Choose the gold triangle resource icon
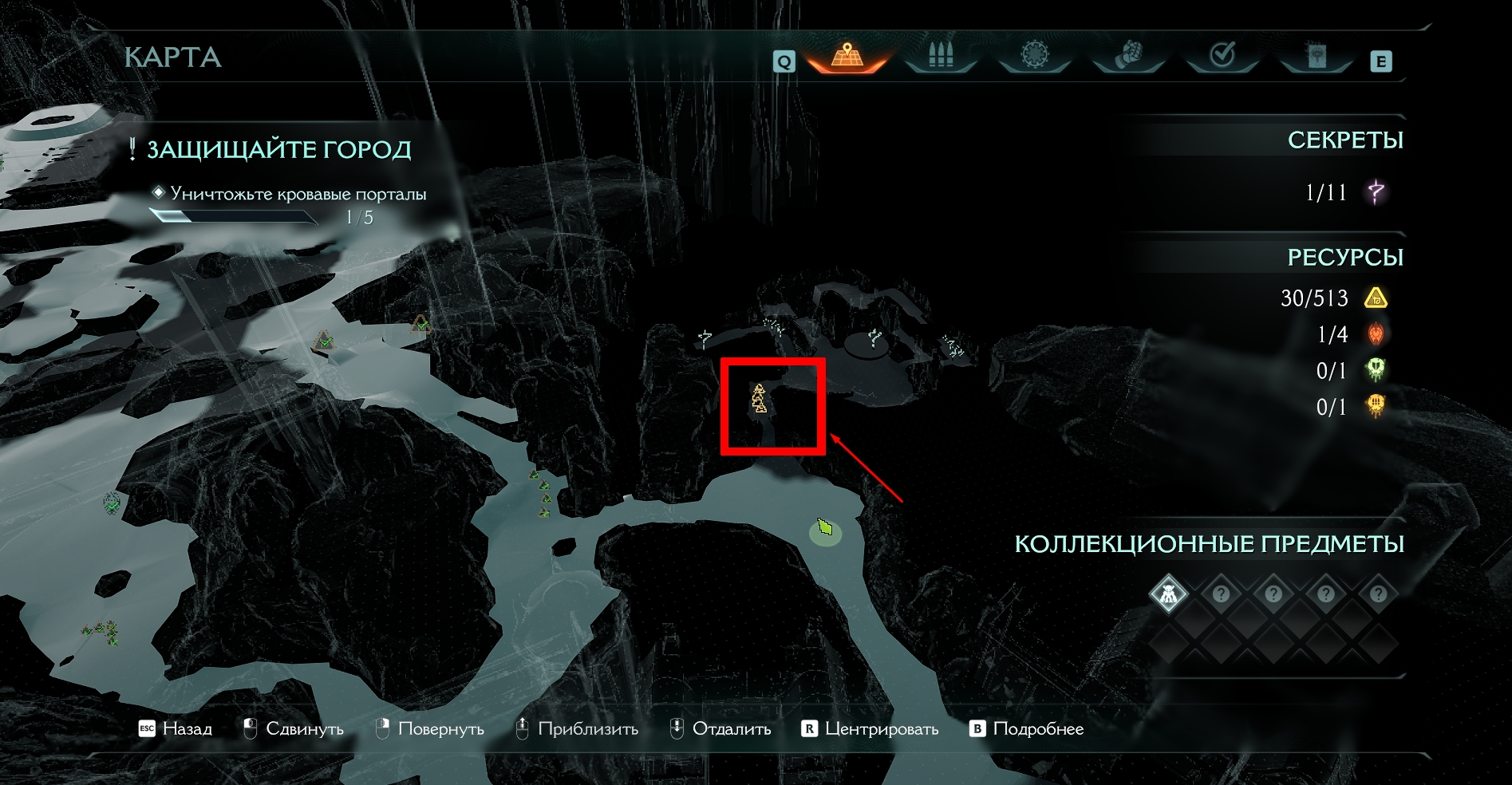Image resolution: width=1512 pixels, height=785 pixels. click(x=1376, y=298)
